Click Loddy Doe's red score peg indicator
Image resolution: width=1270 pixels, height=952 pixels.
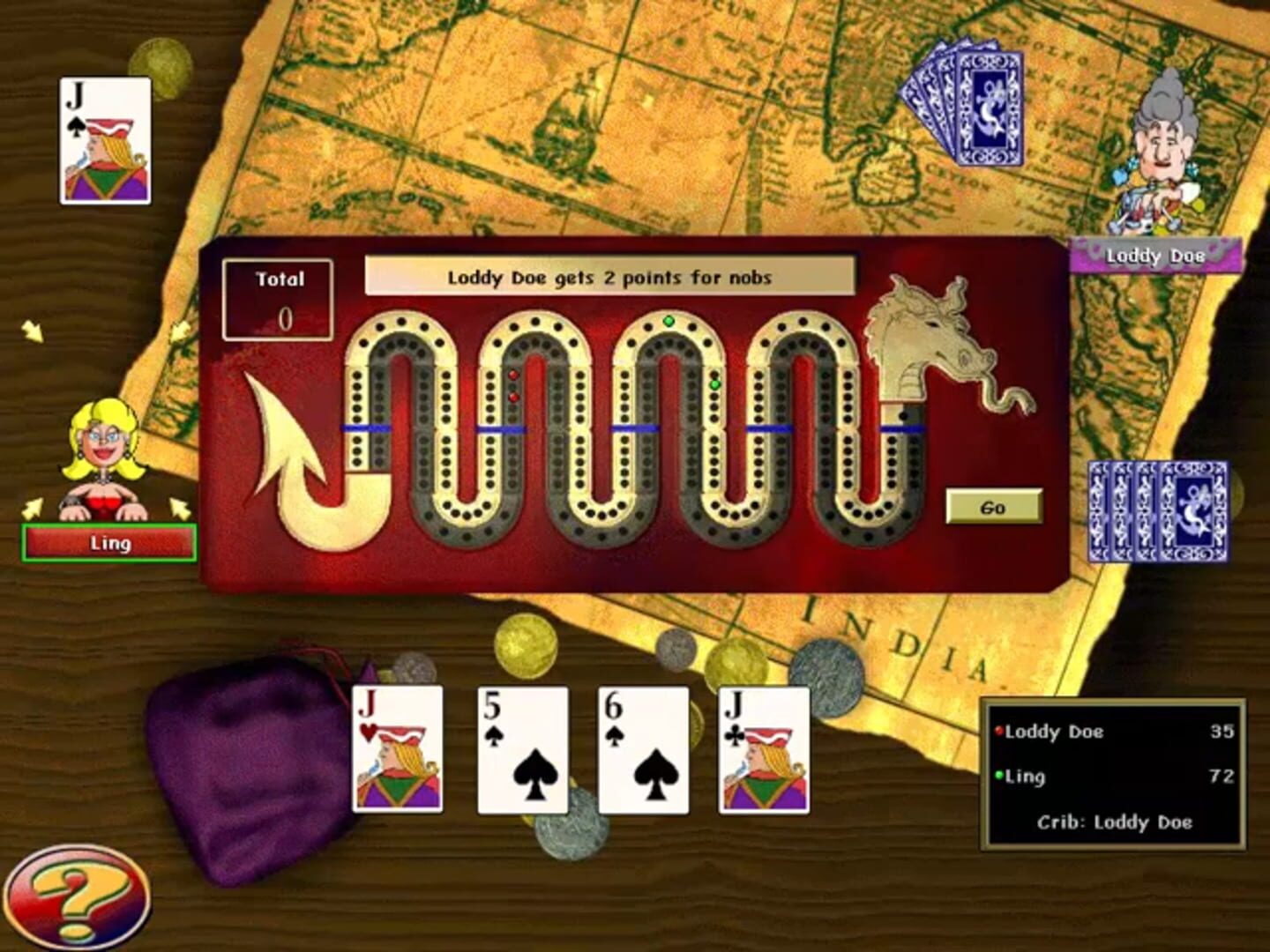(x=998, y=732)
